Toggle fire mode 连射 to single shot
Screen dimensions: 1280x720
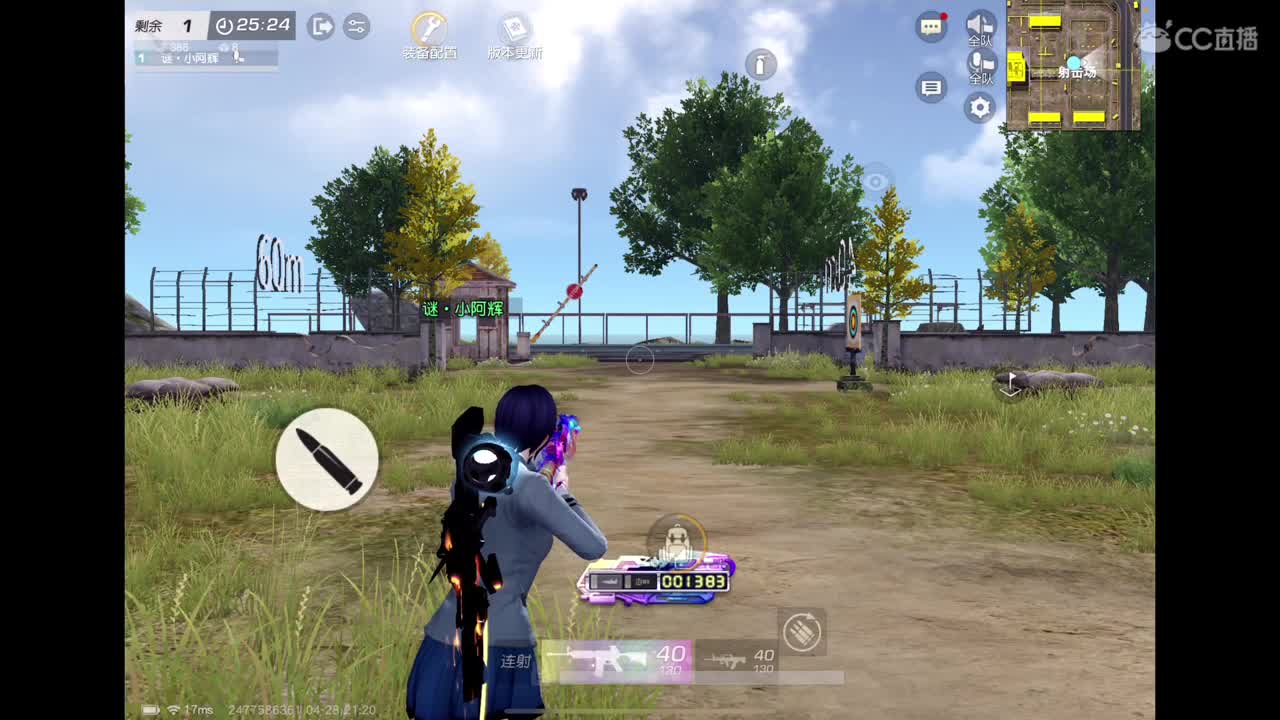pyautogui.click(x=516, y=662)
